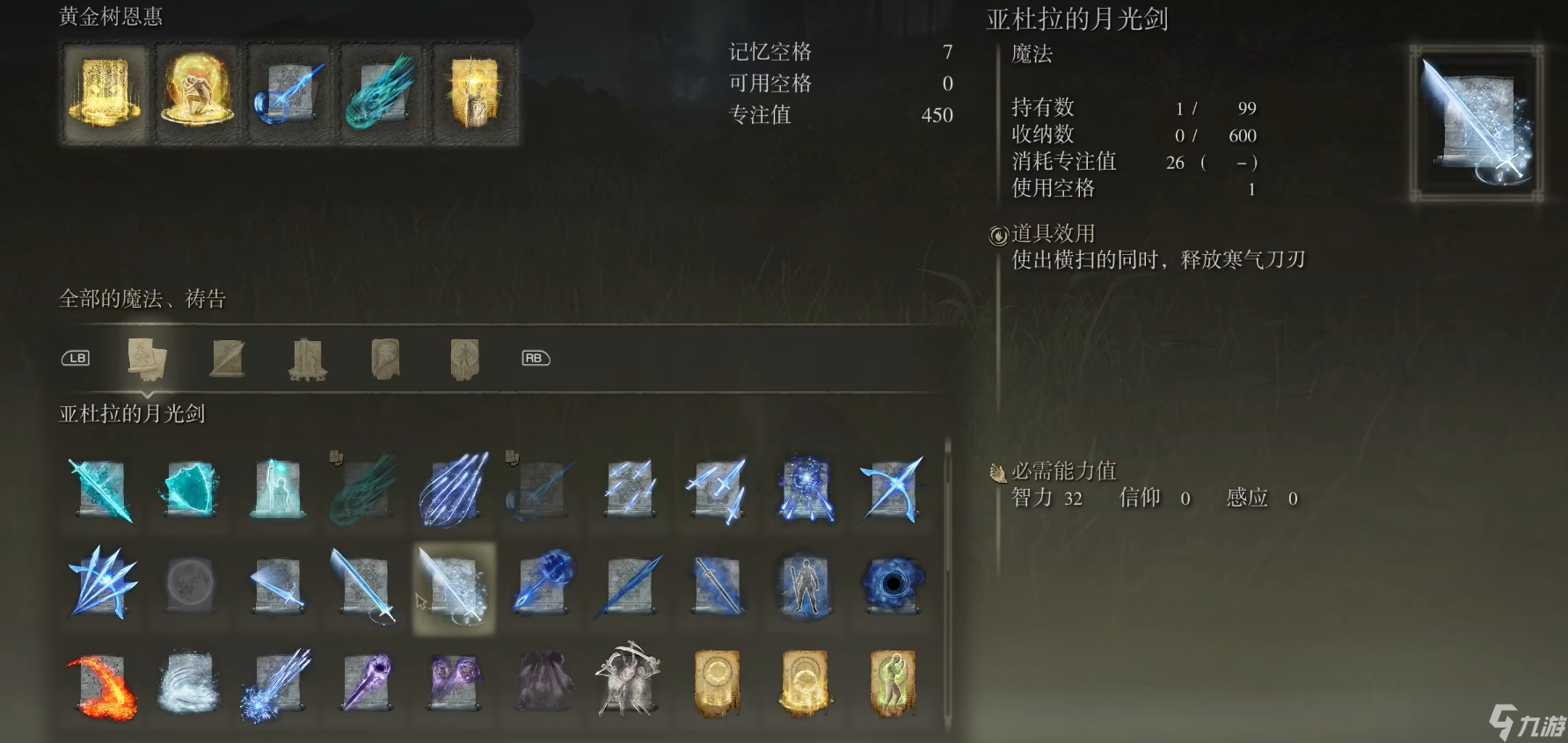Select the icicle shard burst spell icon
Screen dimensions: 1568x743
coord(101,587)
